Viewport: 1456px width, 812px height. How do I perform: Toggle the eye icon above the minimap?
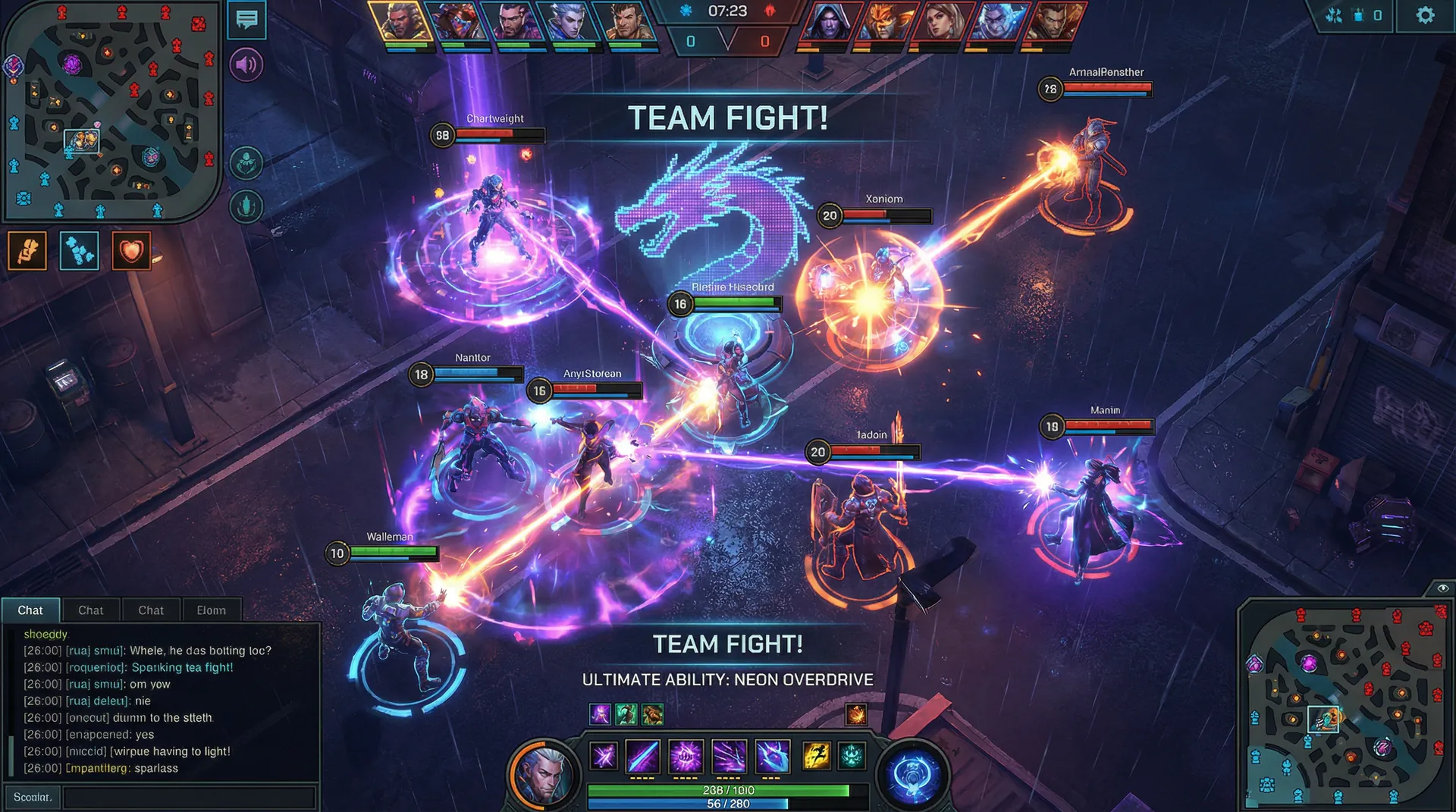[x=1442, y=588]
